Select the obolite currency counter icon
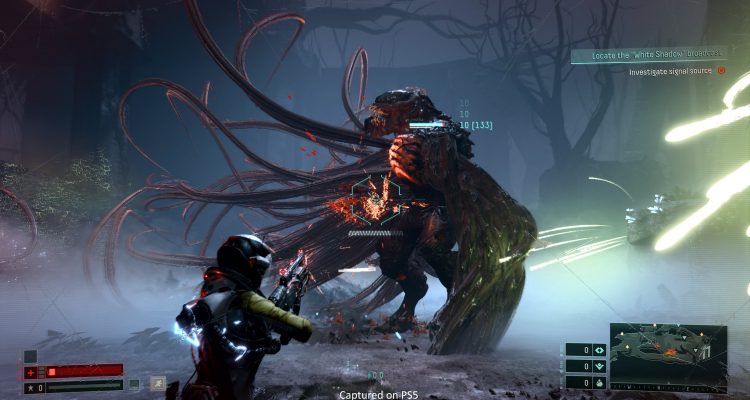This screenshot has width=750, height=400. coord(599,350)
